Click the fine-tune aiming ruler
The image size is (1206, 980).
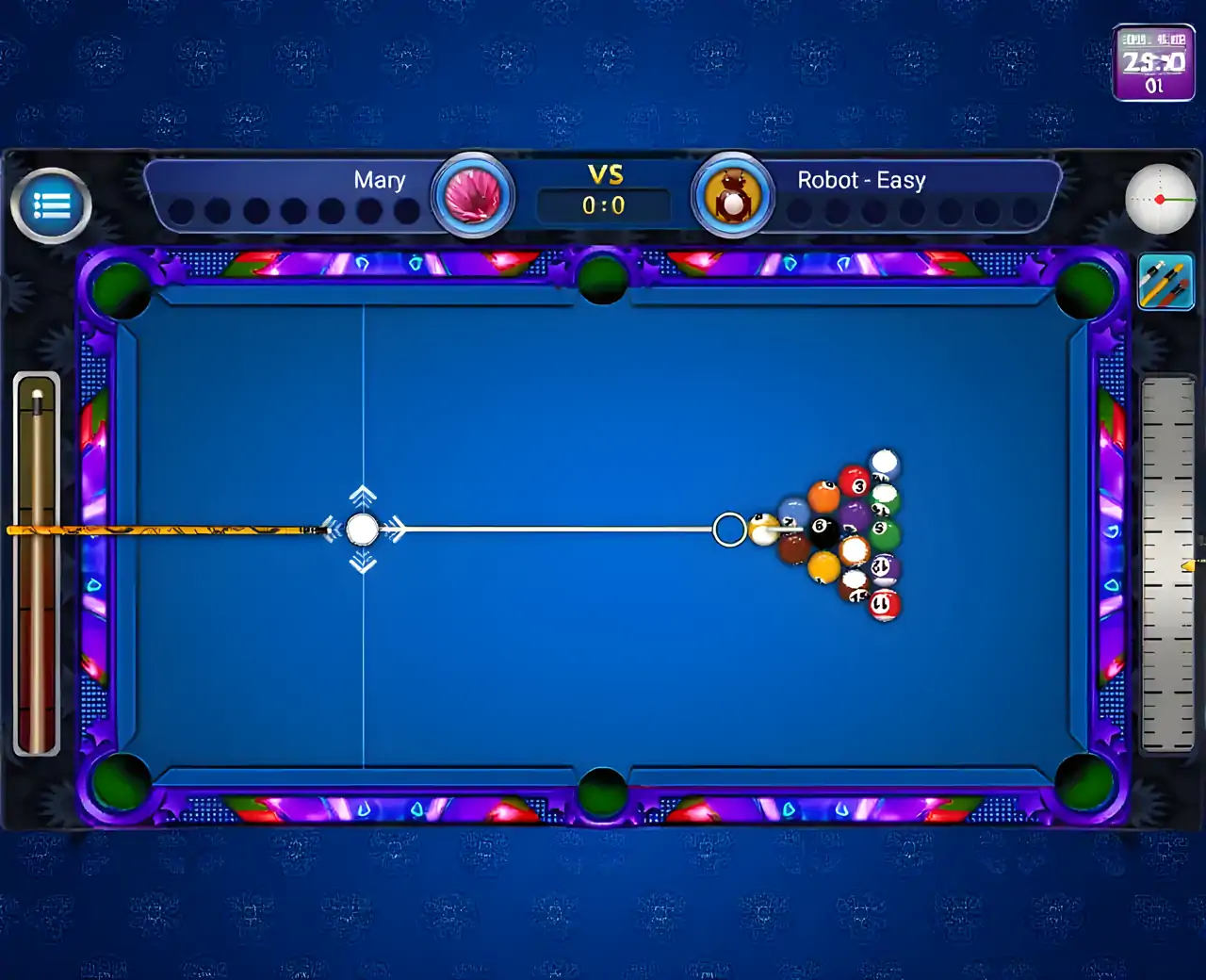click(1167, 563)
